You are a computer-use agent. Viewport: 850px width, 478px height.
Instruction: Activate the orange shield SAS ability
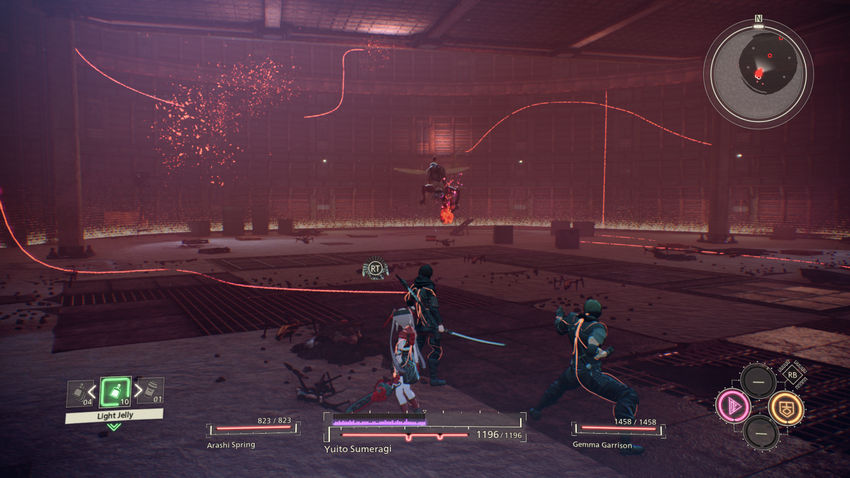[785, 407]
